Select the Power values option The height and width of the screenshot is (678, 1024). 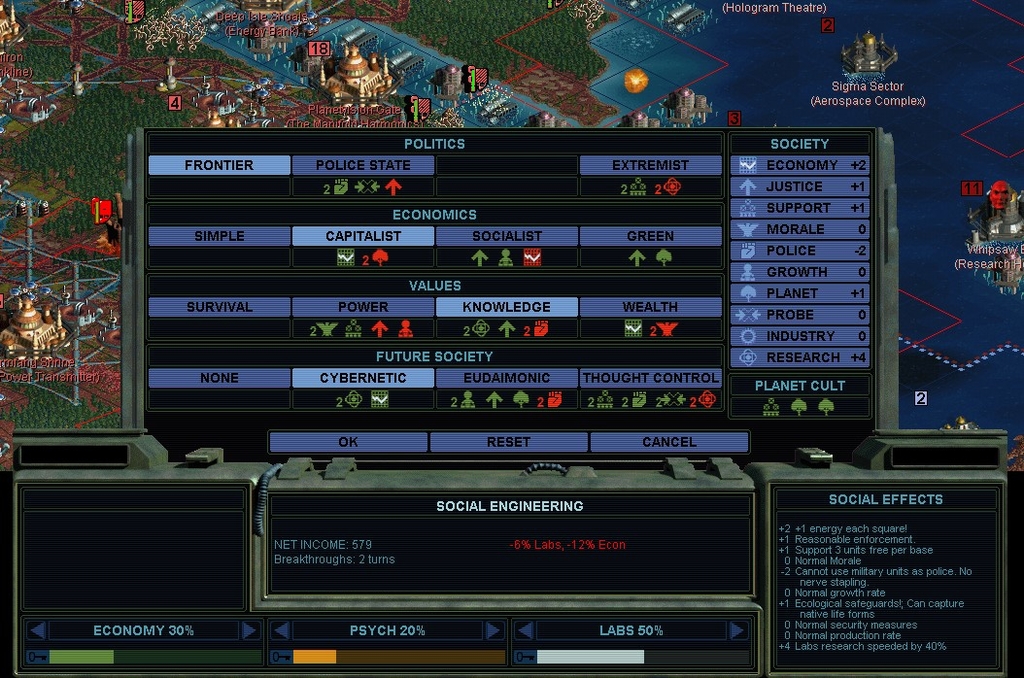(x=363, y=307)
